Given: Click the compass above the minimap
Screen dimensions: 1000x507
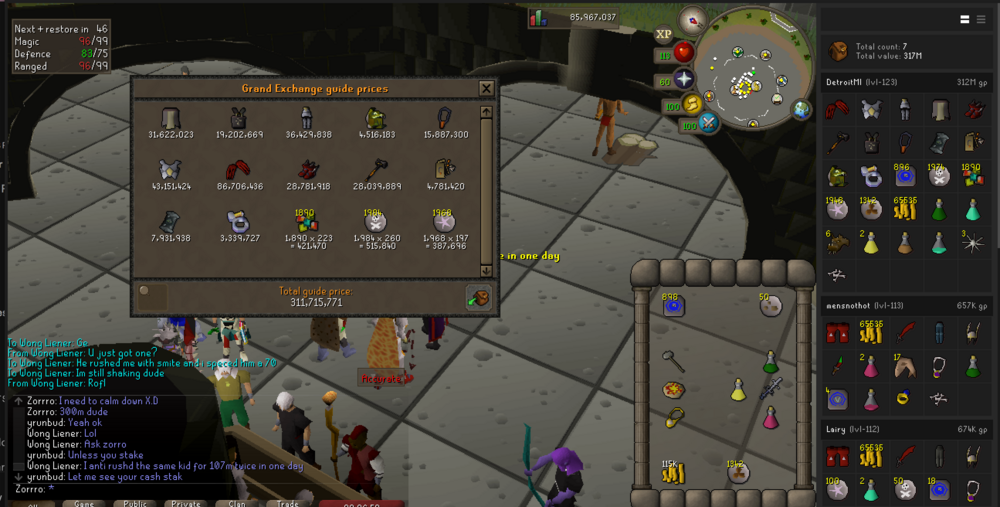Looking at the screenshot, I should (x=692, y=20).
